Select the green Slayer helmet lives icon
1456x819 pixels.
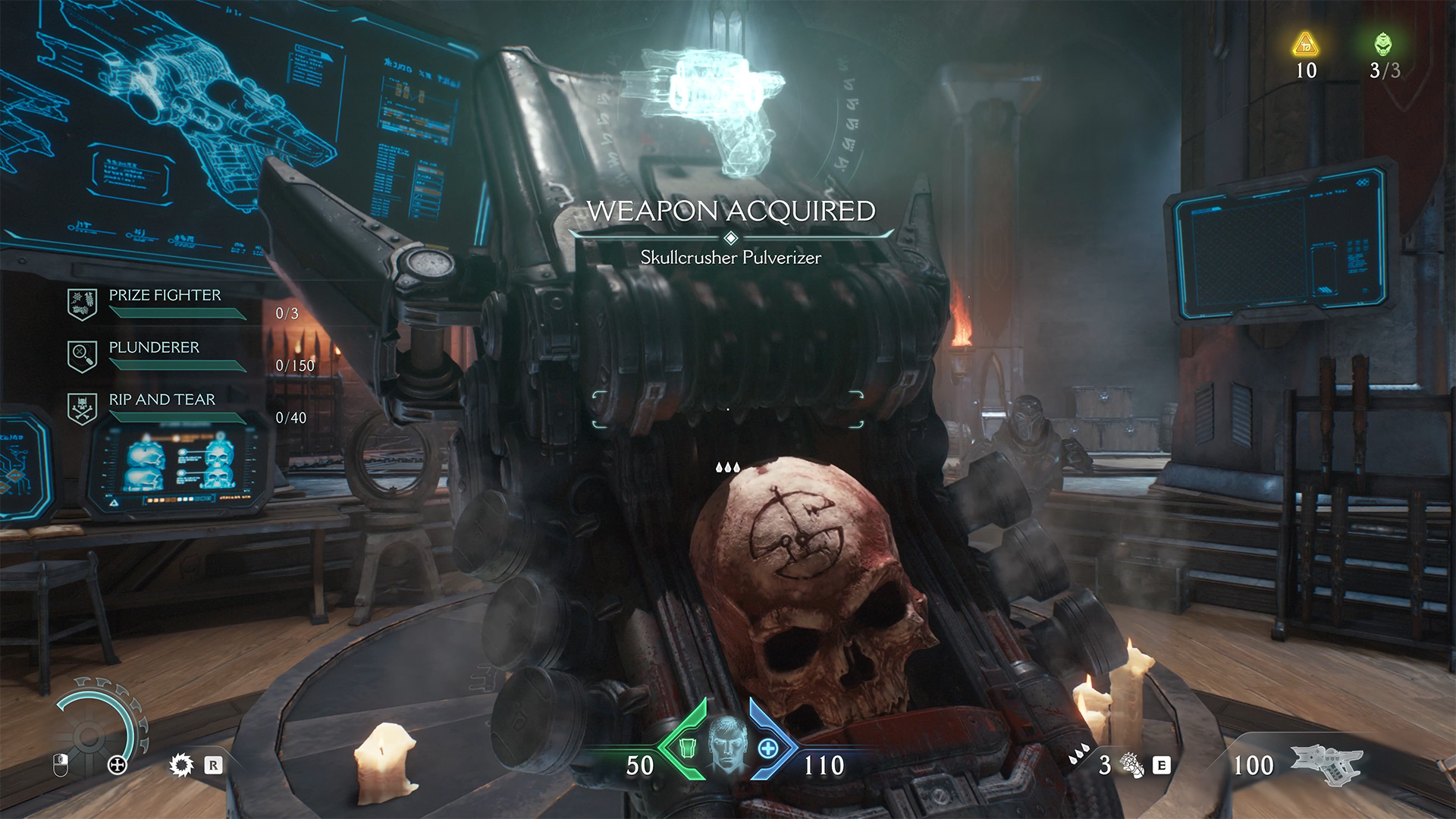pos(1383,44)
